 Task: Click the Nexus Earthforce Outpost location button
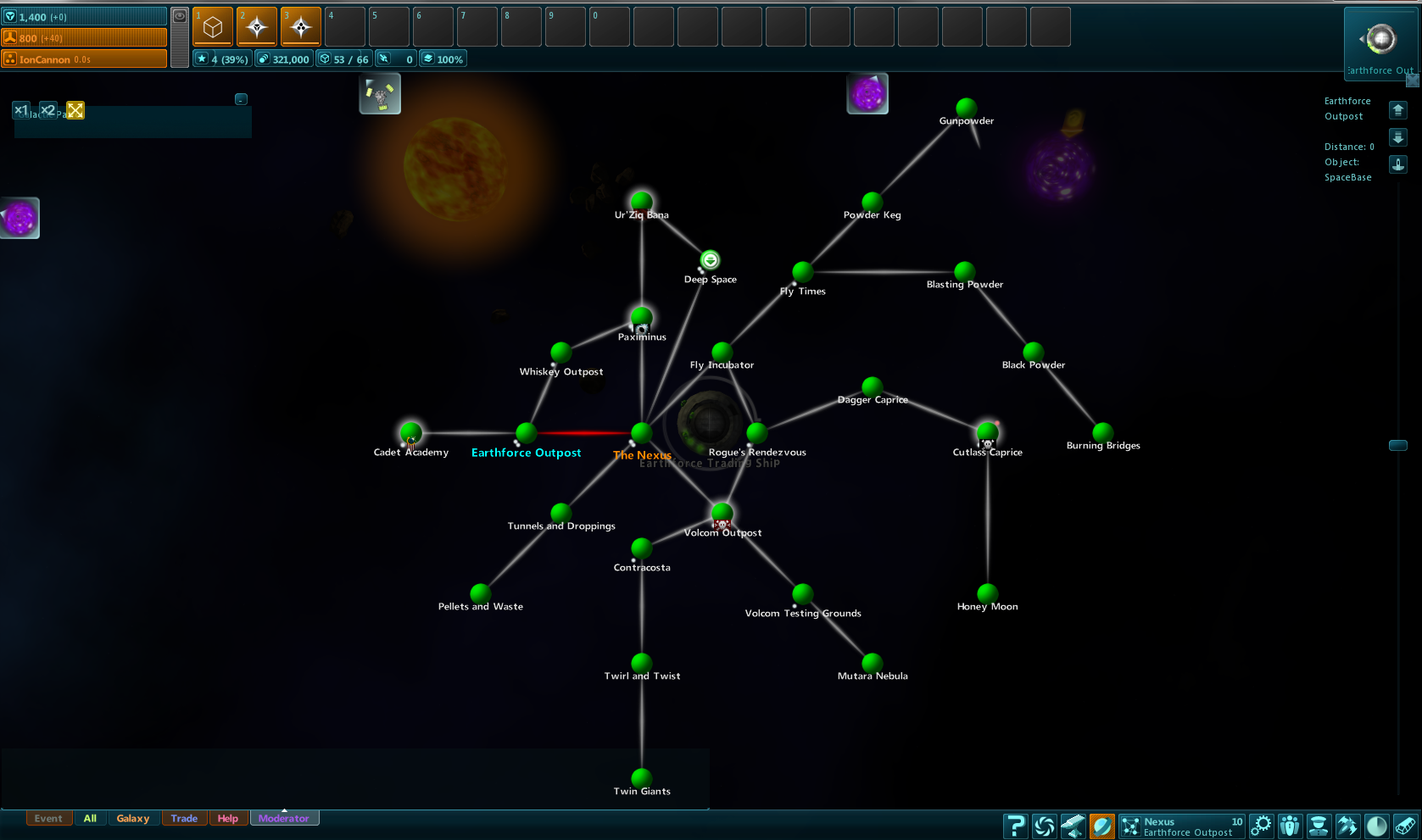[x=1182, y=826]
